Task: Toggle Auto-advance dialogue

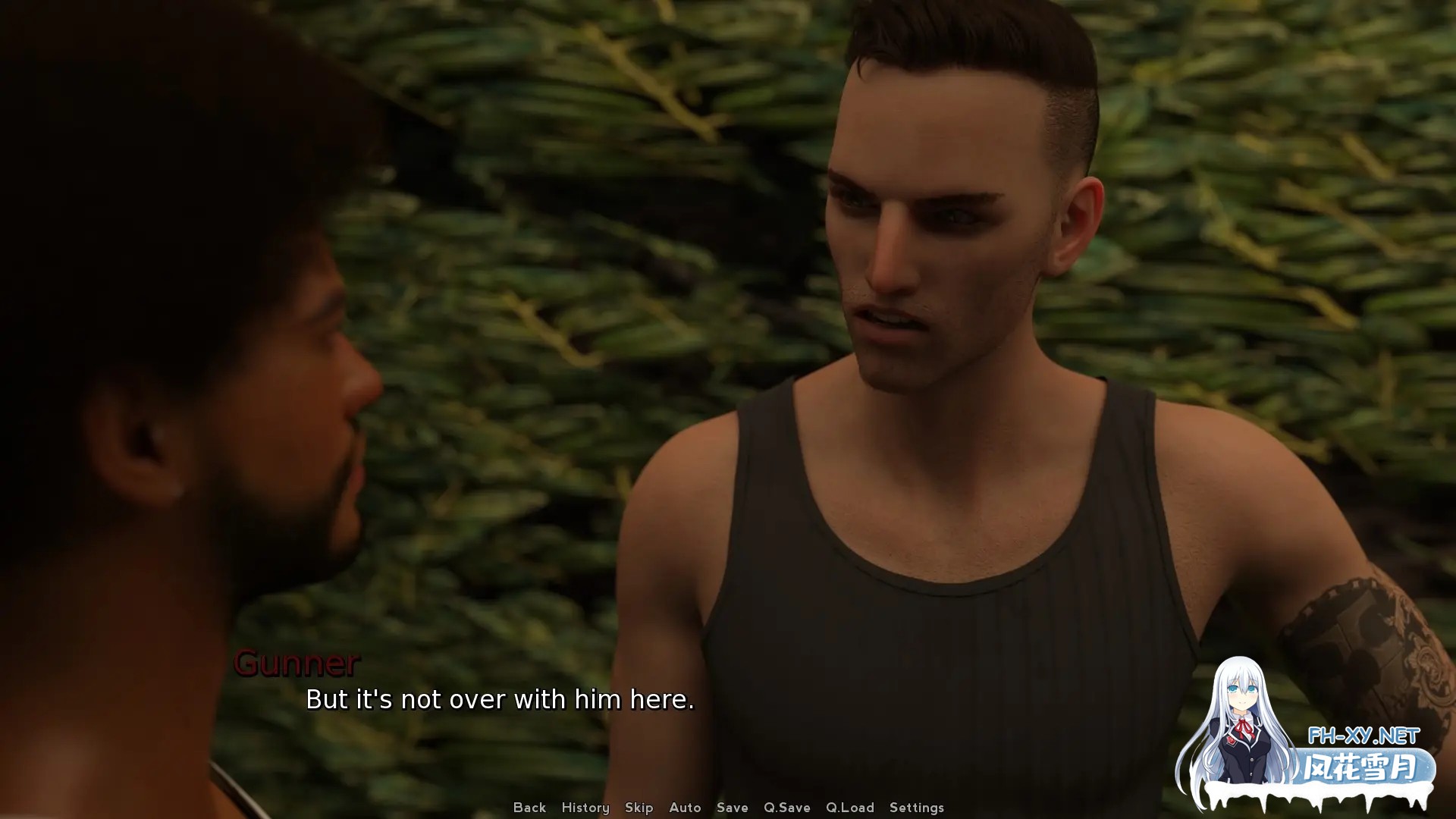Action: pos(685,808)
